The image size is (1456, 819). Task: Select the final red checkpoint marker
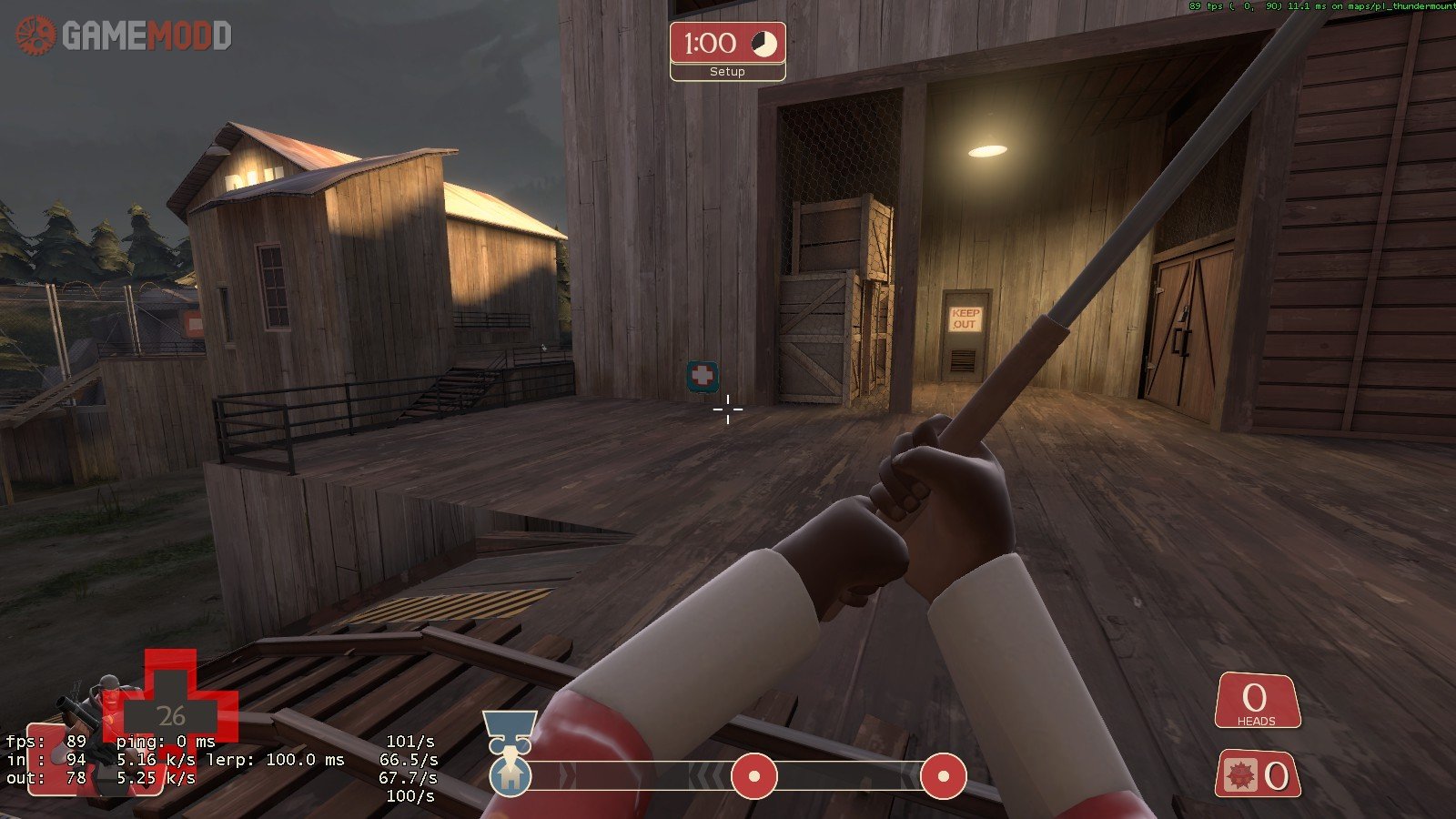943,776
